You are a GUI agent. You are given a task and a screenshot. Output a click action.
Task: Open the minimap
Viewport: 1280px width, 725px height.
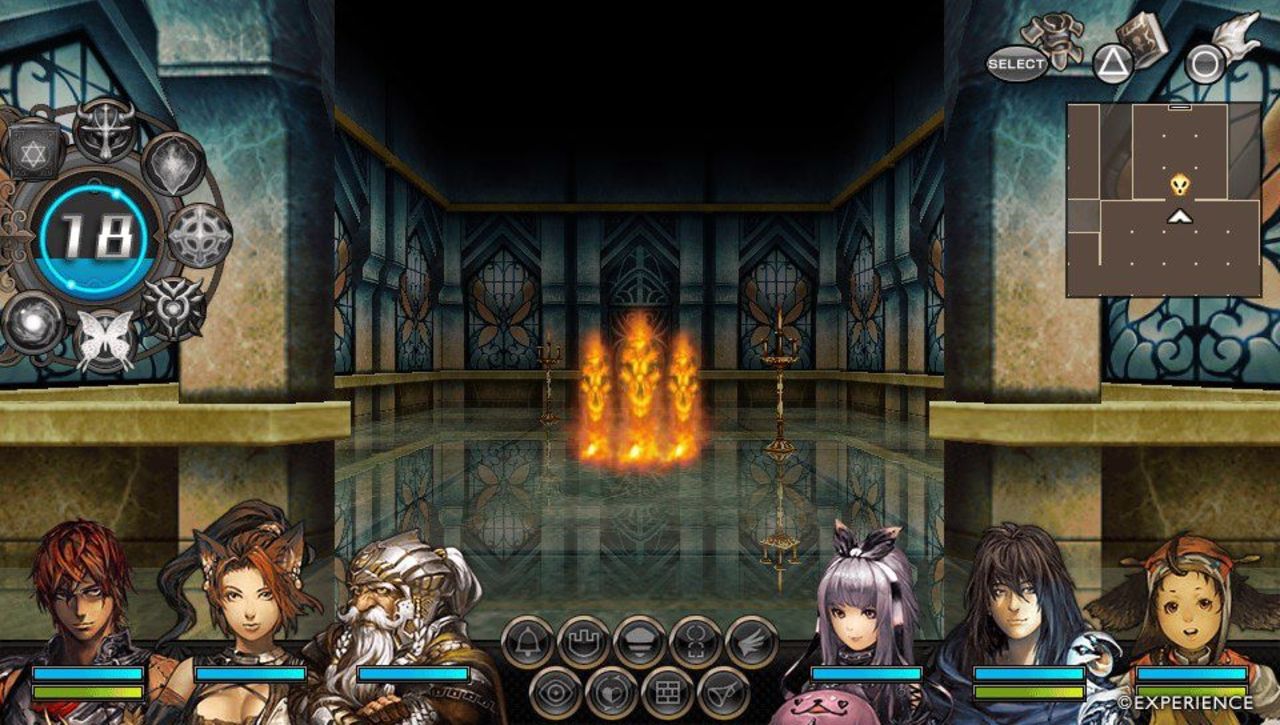[1163, 199]
